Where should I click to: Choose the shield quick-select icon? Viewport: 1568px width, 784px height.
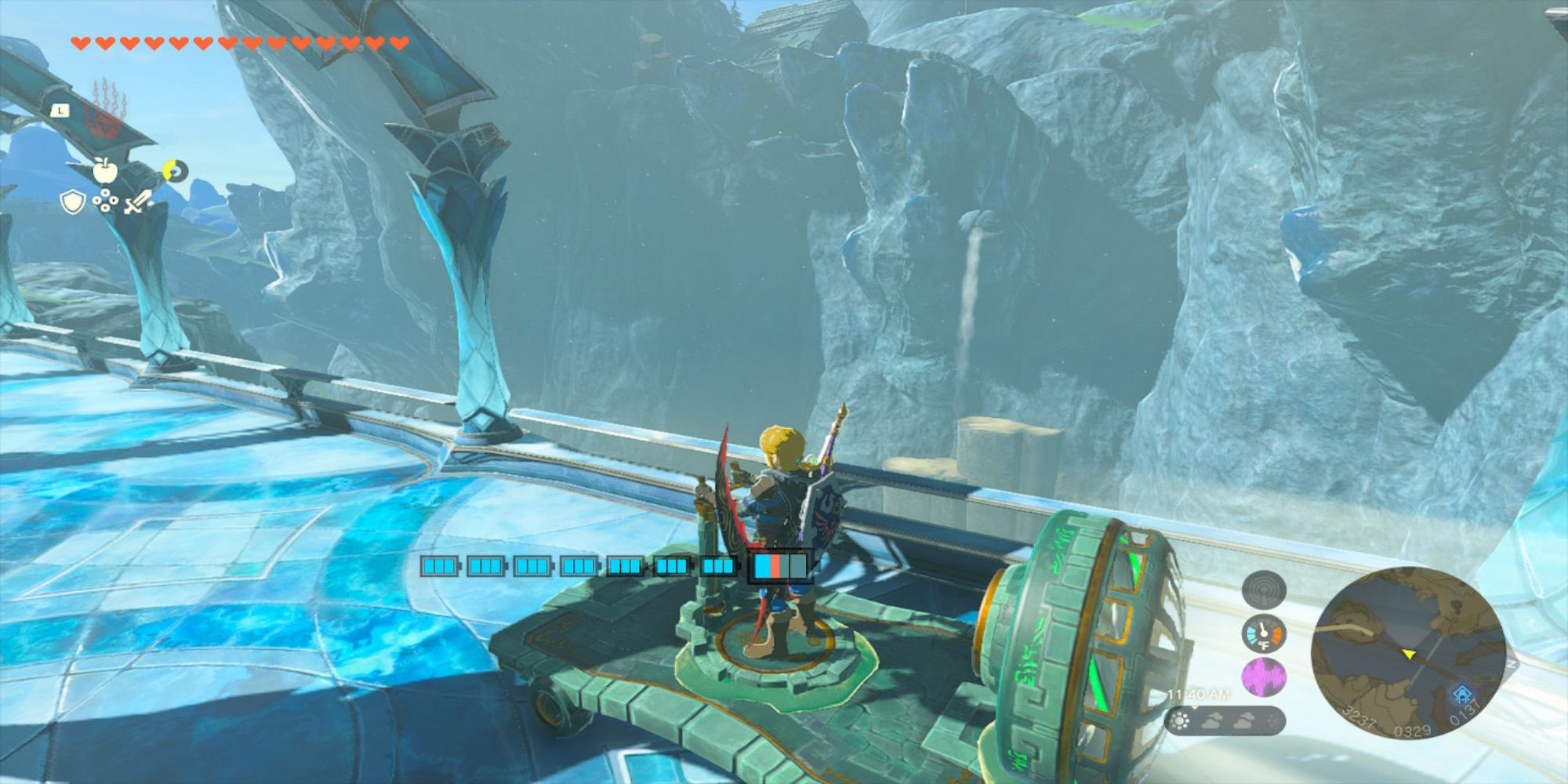pyautogui.click(x=72, y=202)
